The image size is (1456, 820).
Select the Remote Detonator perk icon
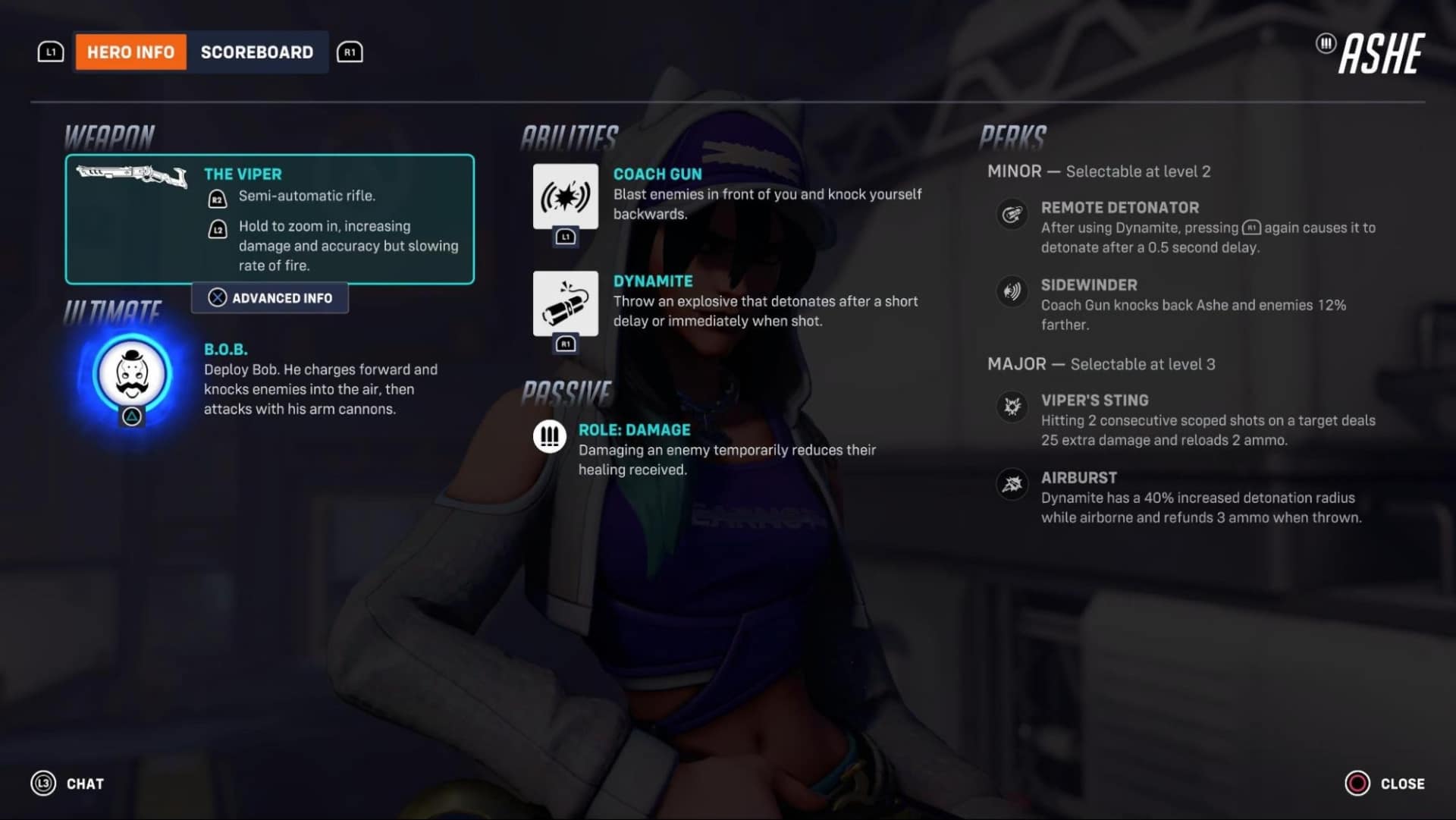pyautogui.click(x=1012, y=215)
